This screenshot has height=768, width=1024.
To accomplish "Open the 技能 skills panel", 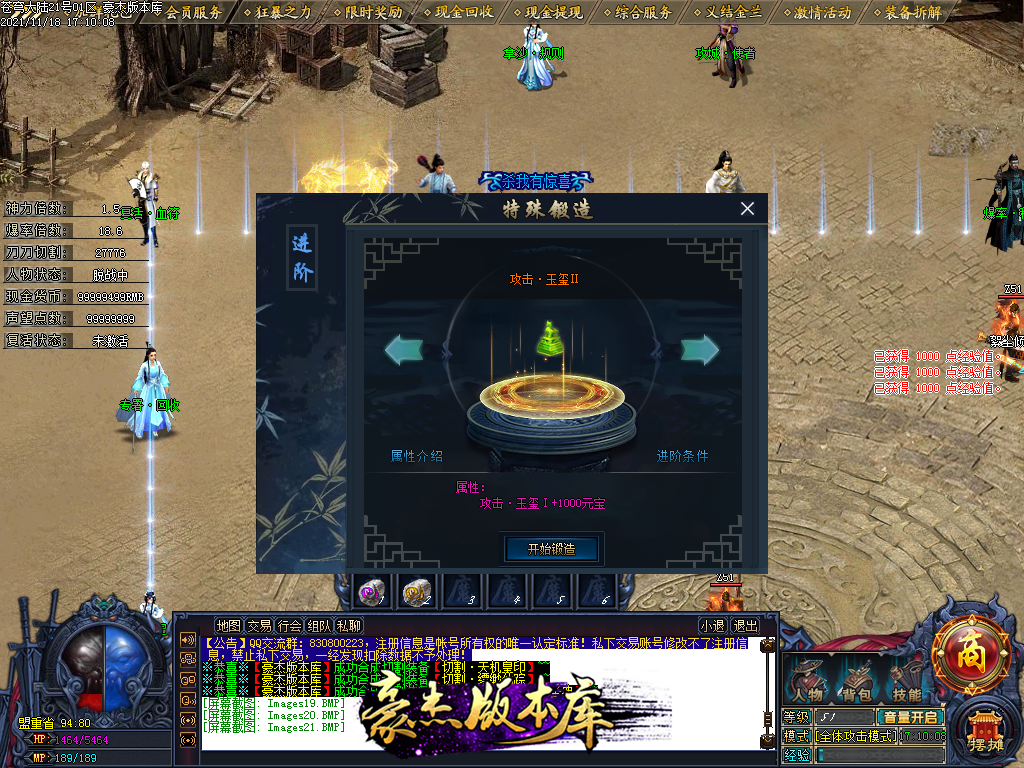I will (907, 681).
